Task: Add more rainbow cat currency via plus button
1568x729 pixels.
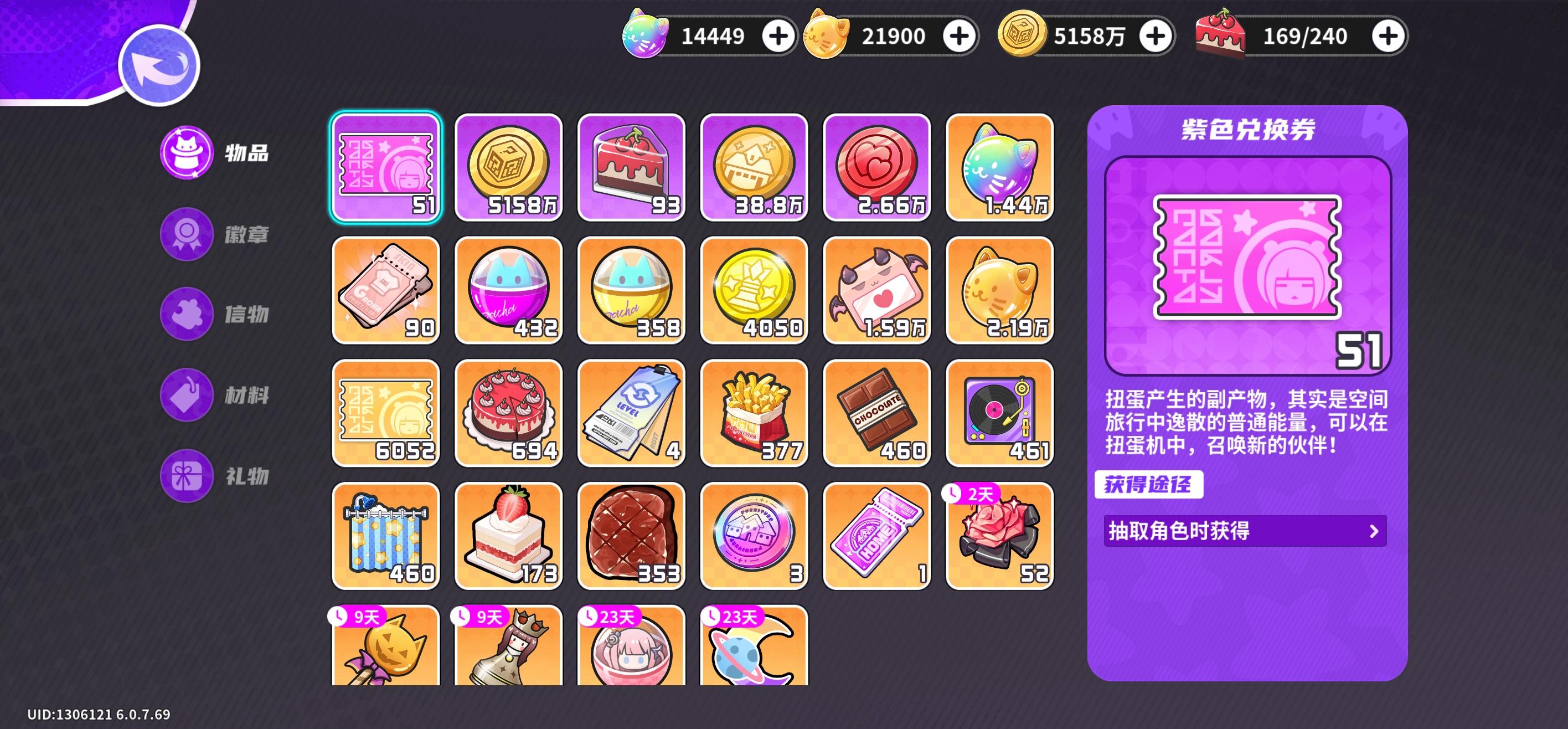Action: (x=779, y=35)
